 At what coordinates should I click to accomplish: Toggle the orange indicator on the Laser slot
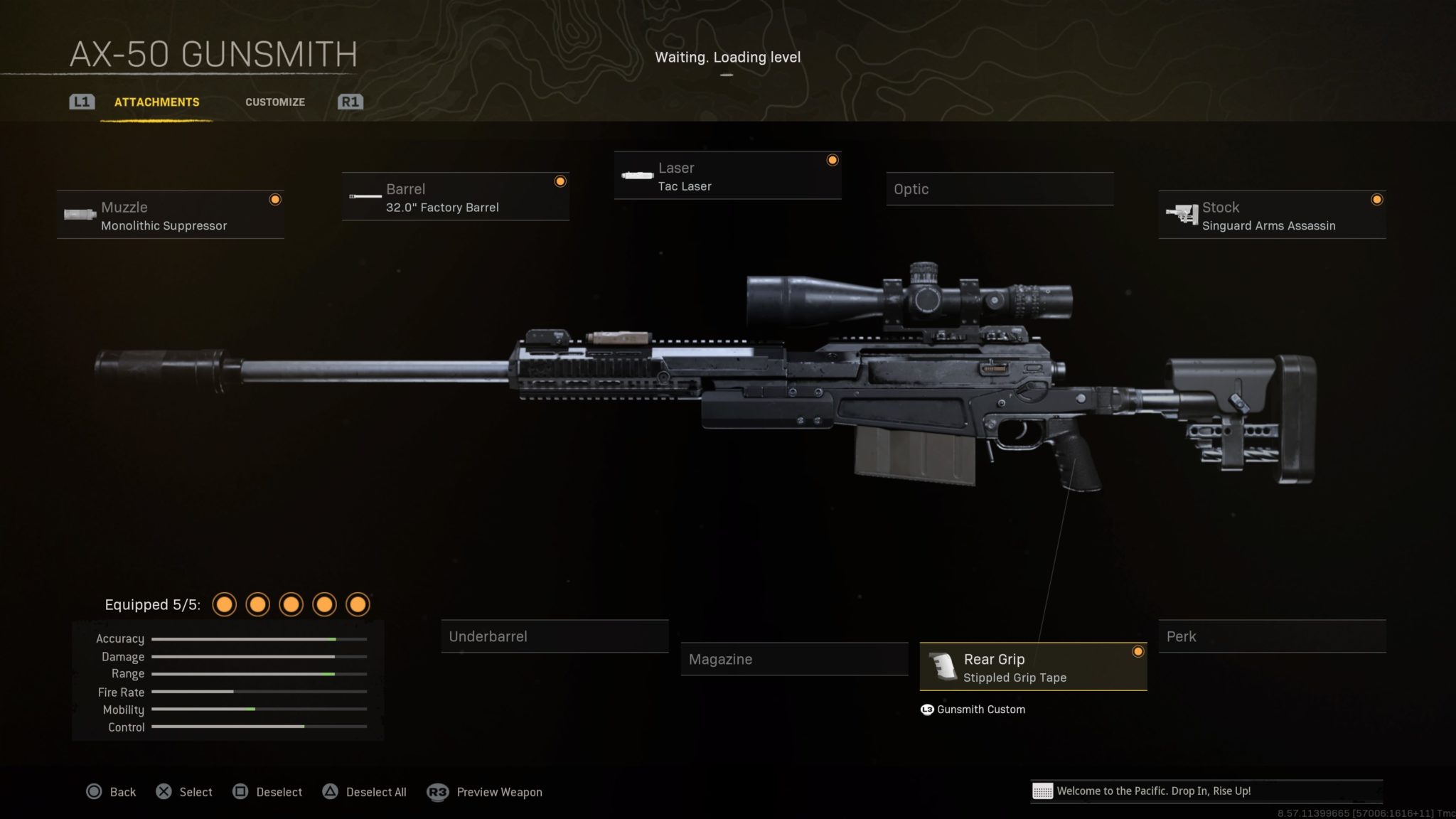(832, 161)
